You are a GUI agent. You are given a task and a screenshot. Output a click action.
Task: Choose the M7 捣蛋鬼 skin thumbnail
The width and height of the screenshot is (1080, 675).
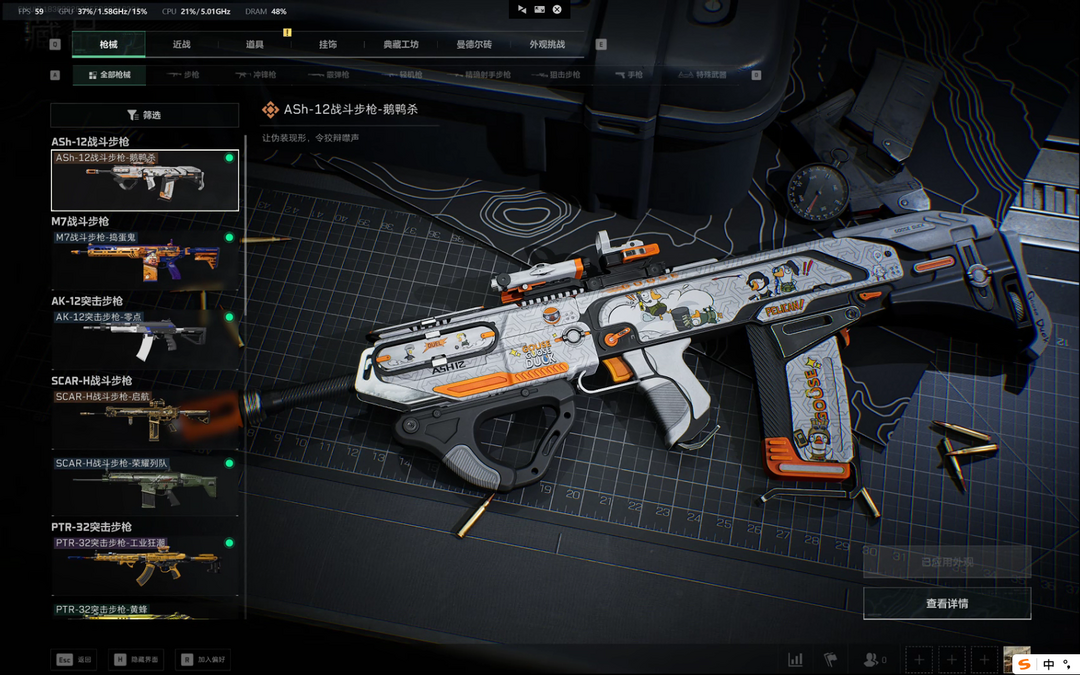[x=145, y=260]
